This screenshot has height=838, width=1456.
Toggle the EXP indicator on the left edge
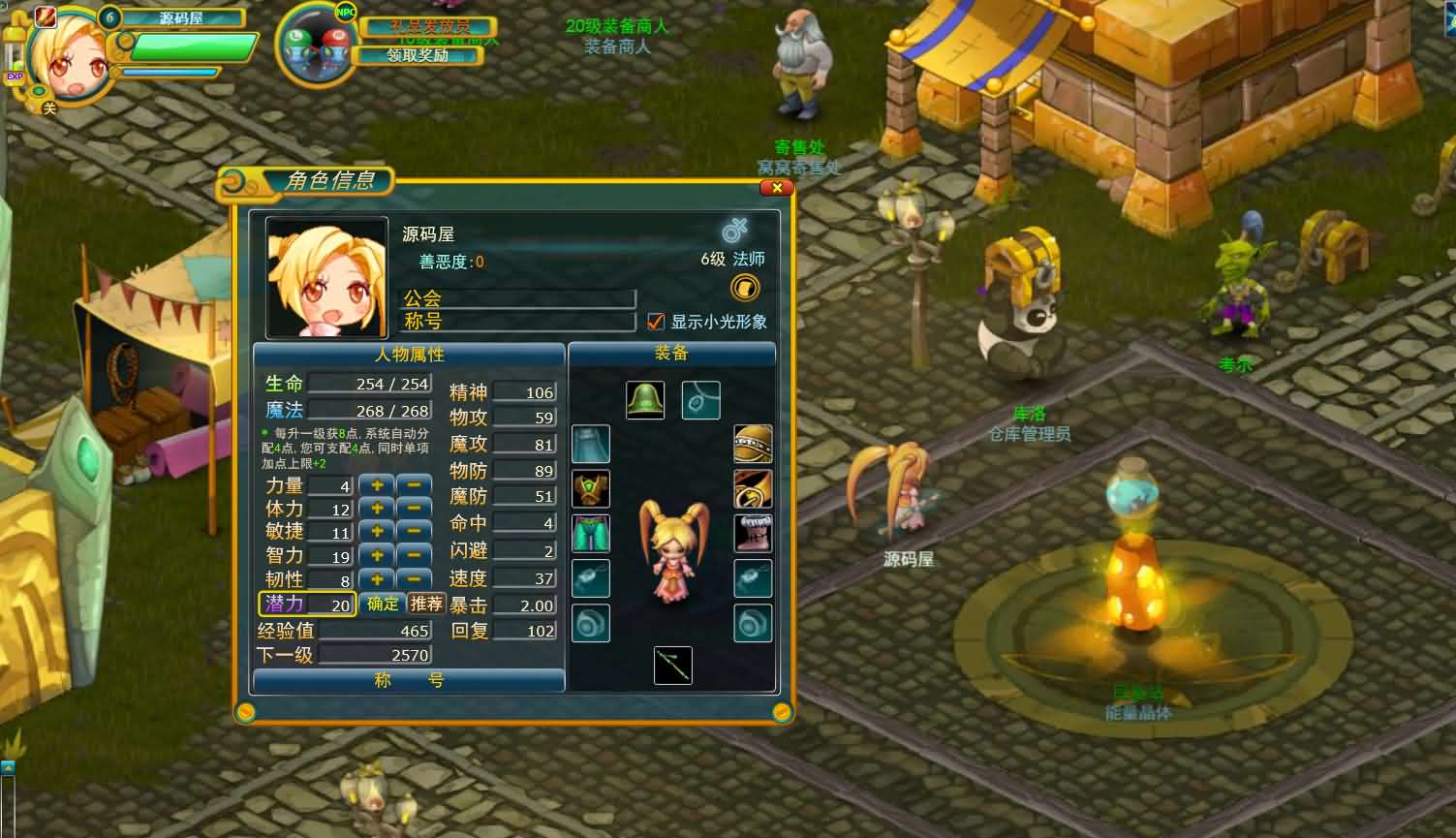pyautogui.click(x=14, y=76)
